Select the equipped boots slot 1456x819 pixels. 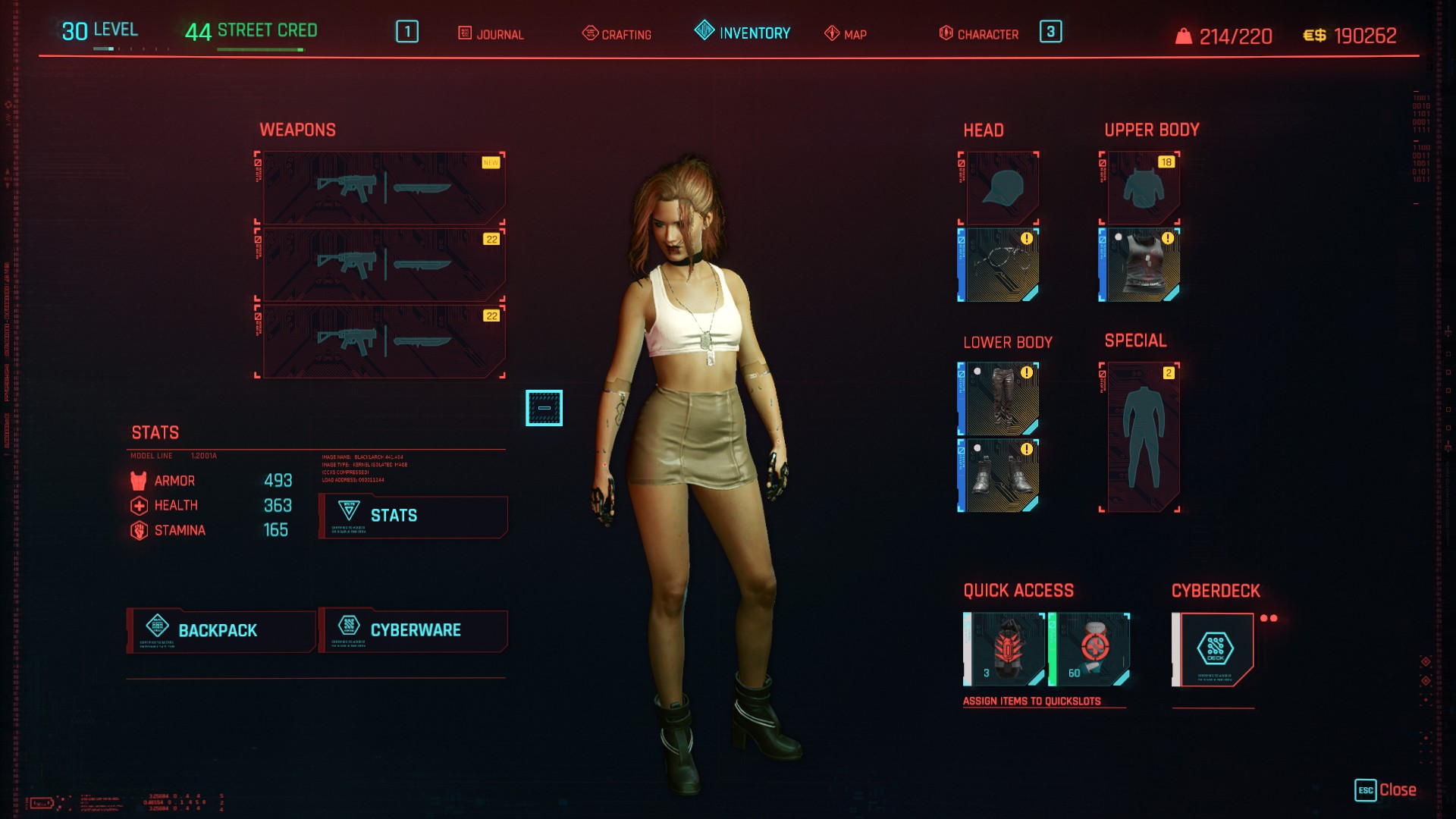click(999, 475)
